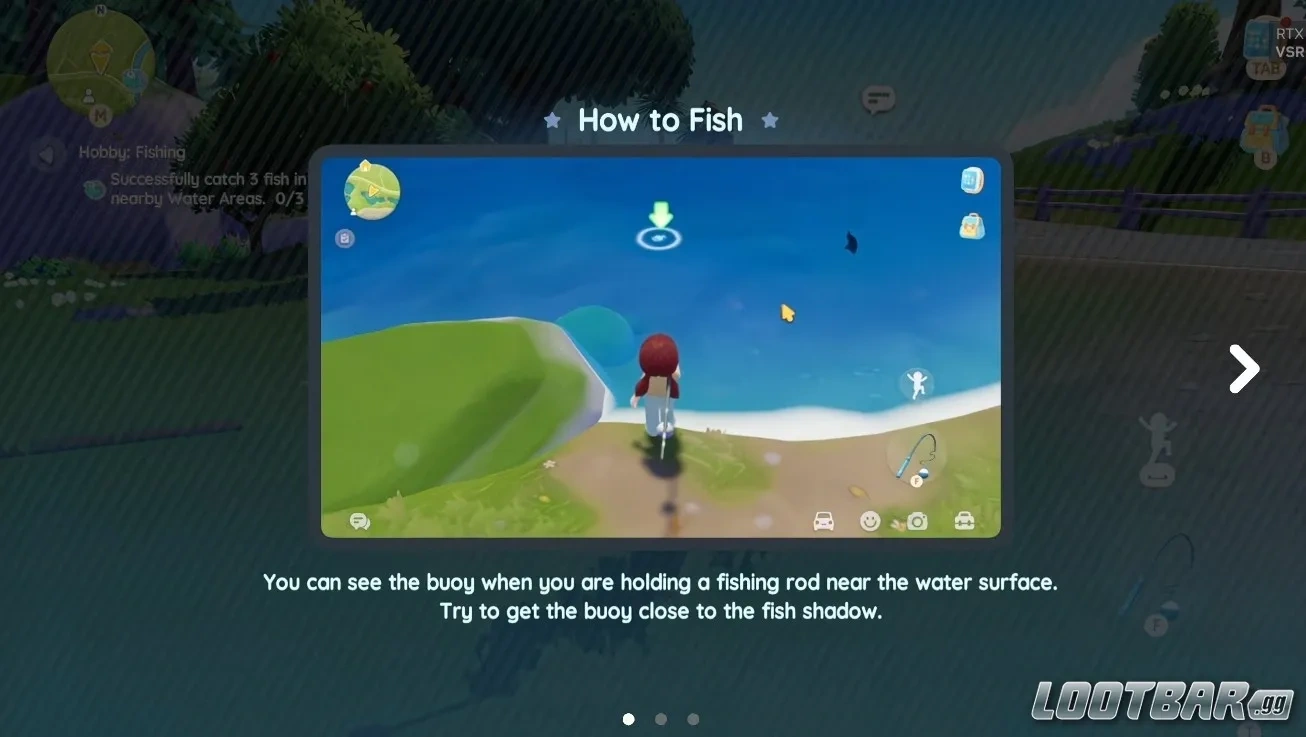The height and width of the screenshot is (737, 1306).
Task: Click the camera icon to take a photo
Action: 916,521
